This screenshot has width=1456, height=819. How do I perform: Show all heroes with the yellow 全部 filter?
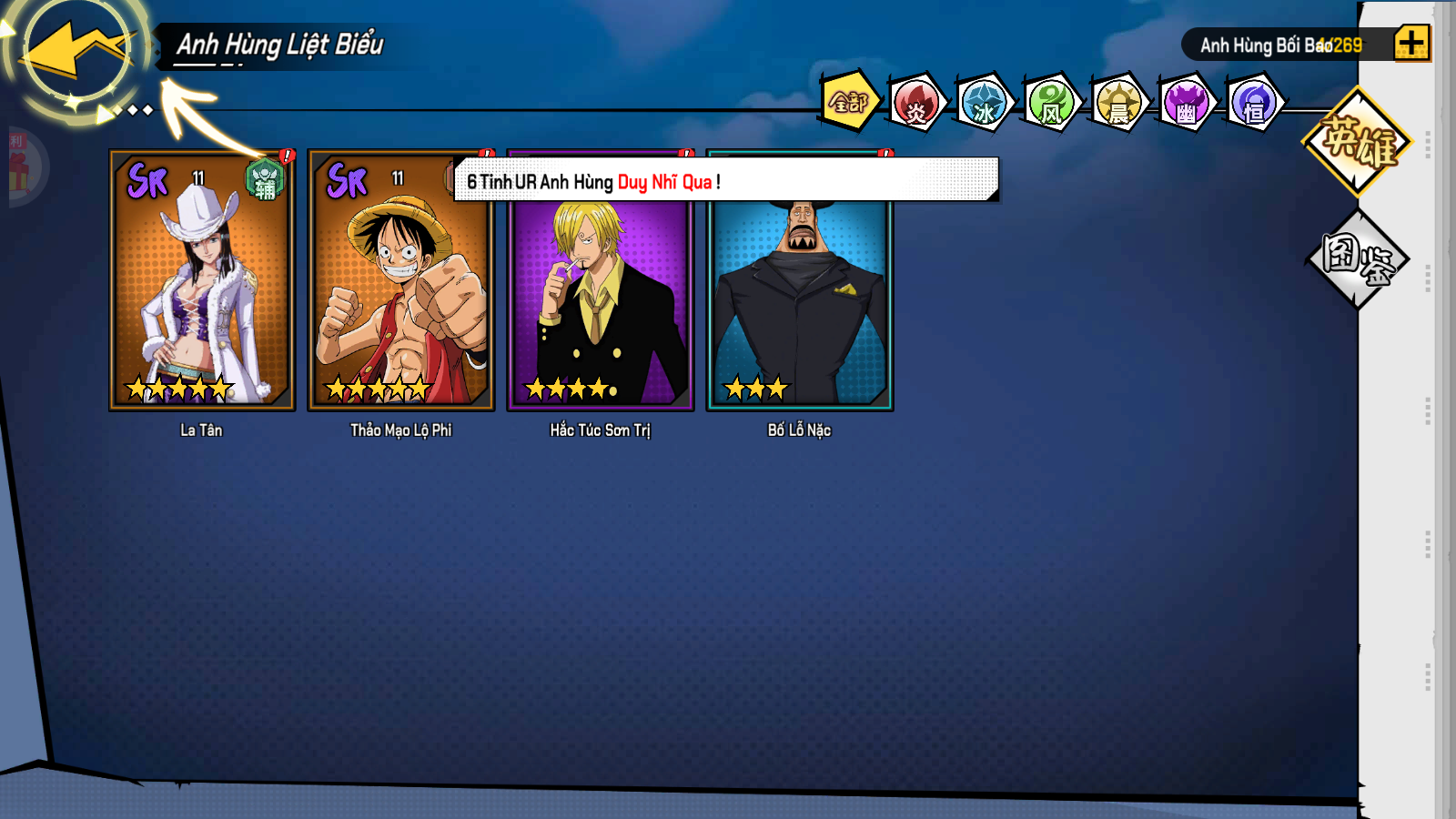pyautogui.click(x=849, y=102)
